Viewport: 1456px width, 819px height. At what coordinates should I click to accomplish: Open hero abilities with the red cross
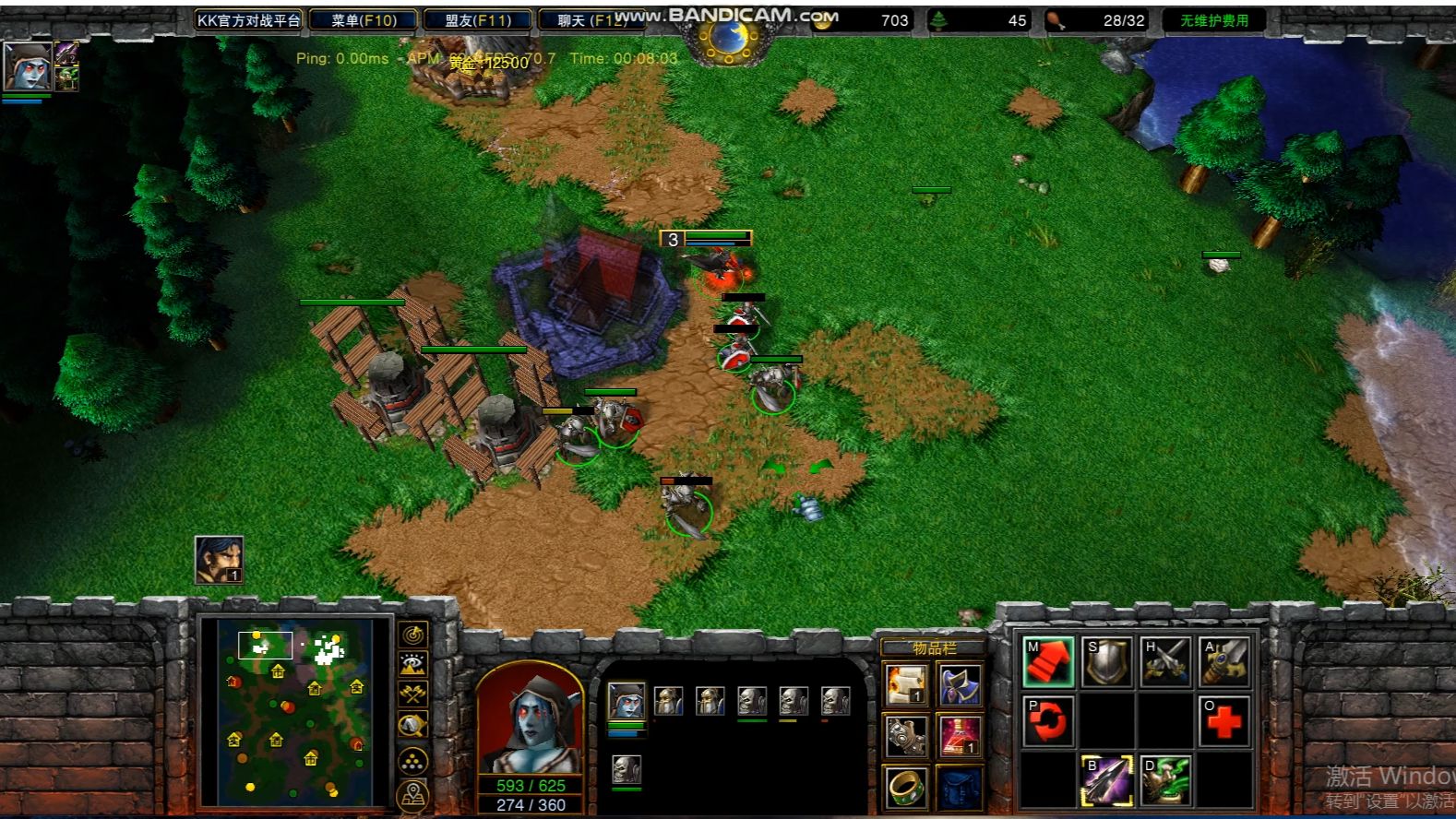pos(1224,720)
